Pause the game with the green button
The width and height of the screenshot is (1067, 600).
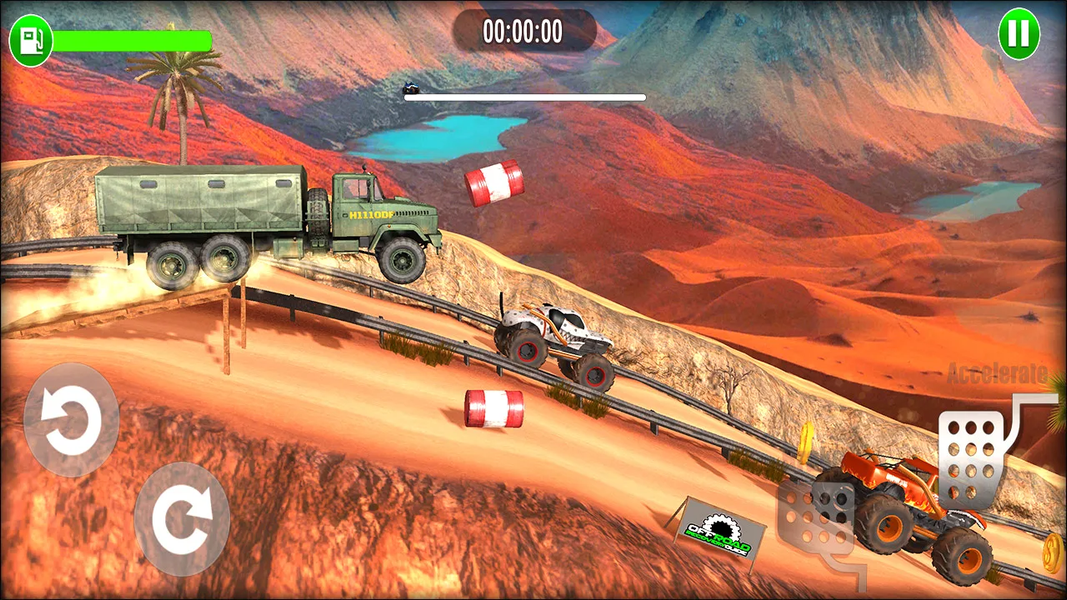coord(1019,35)
